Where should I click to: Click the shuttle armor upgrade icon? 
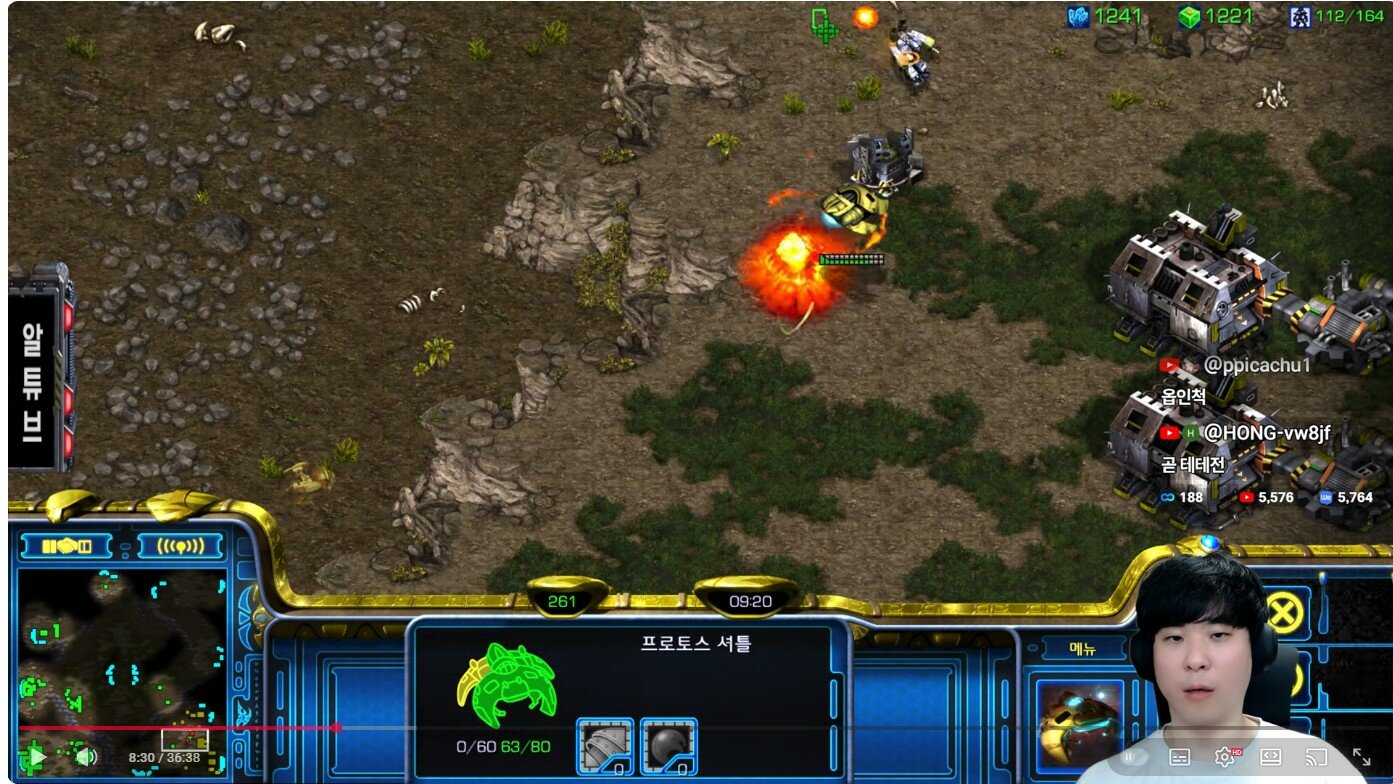pos(605,746)
